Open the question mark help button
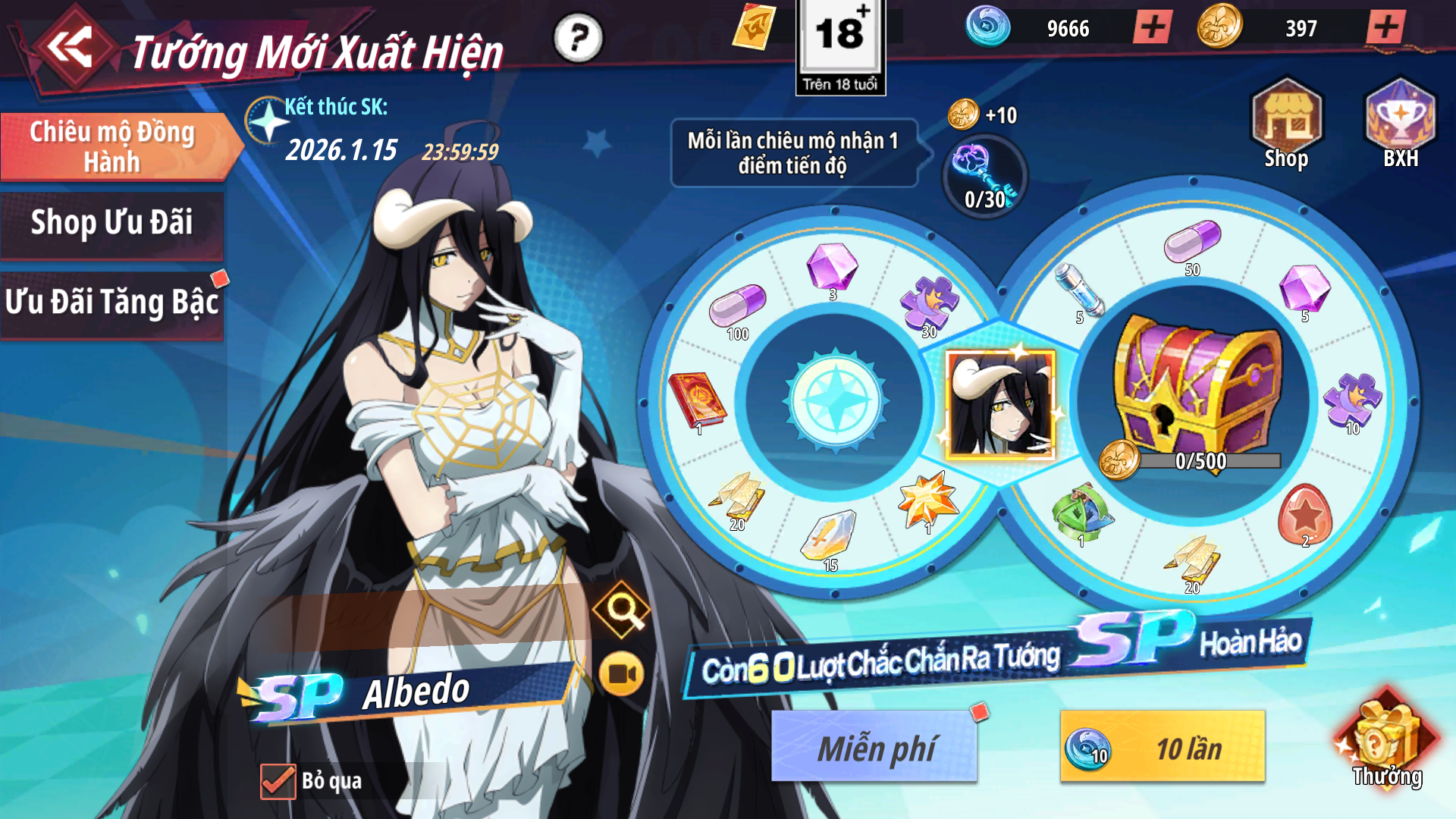 tap(578, 38)
